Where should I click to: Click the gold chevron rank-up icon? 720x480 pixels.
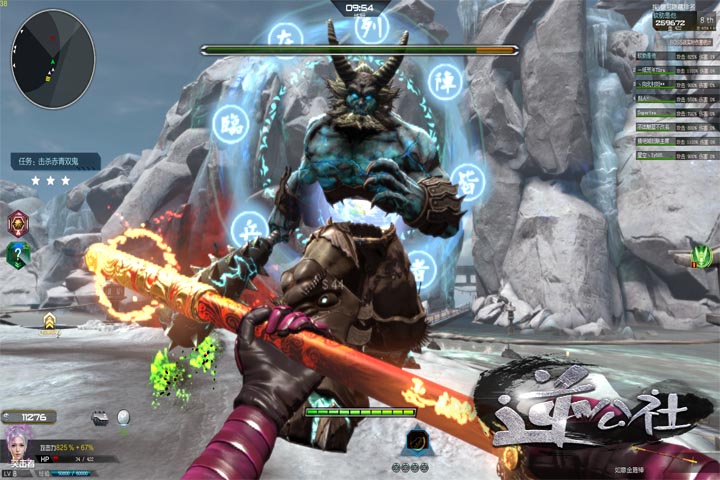coord(48,321)
